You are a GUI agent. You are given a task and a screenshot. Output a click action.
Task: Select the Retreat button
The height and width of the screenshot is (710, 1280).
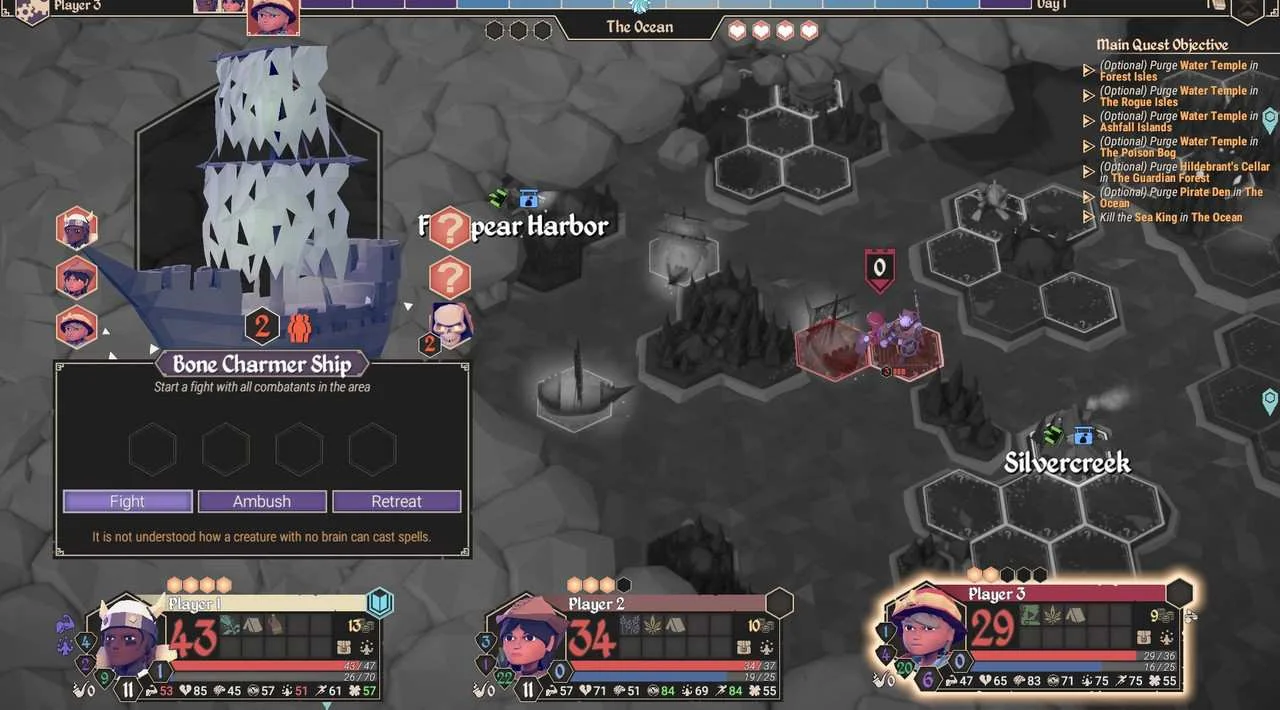point(396,501)
